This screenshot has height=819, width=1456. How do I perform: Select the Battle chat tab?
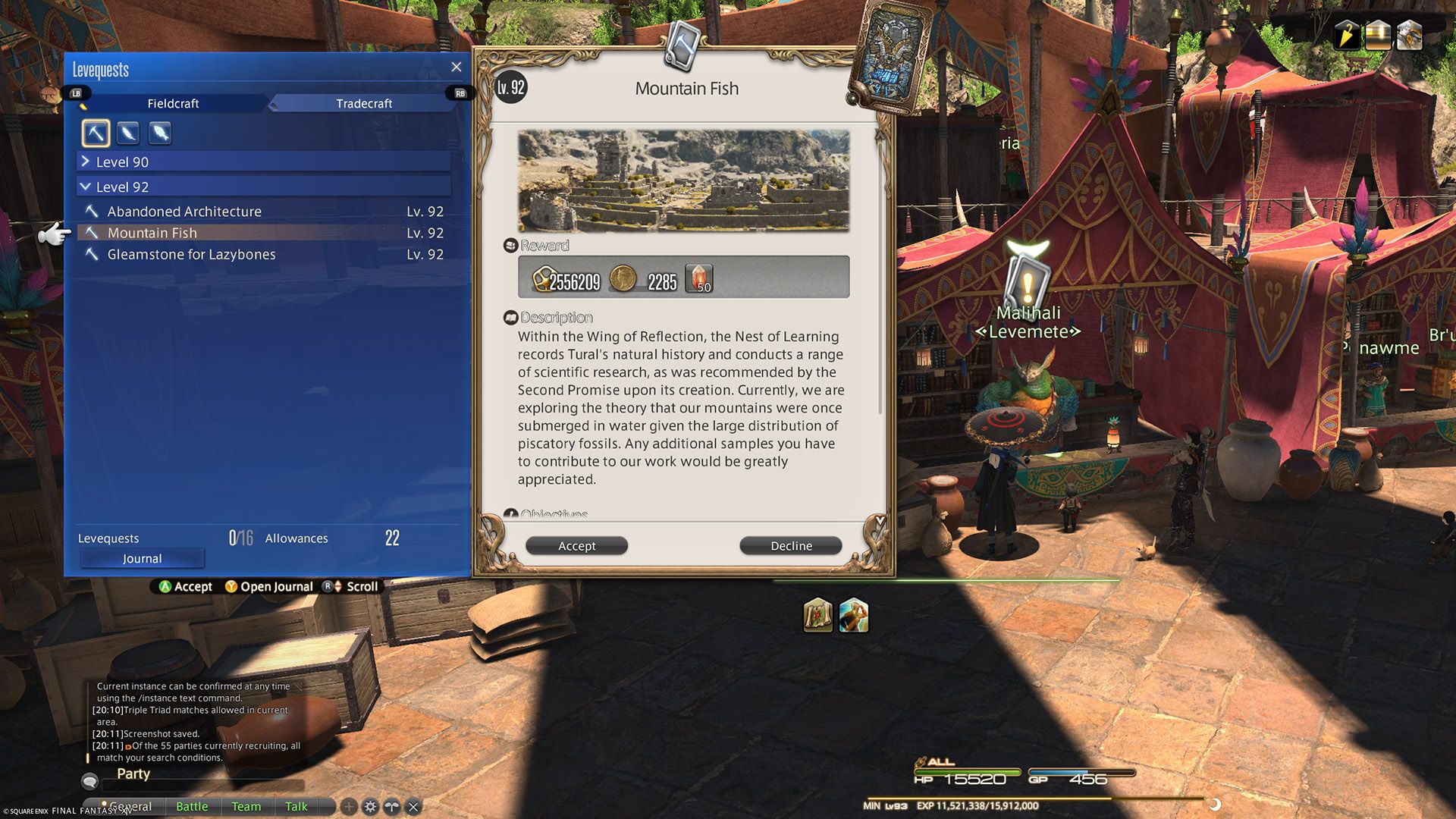tap(192, 806)
